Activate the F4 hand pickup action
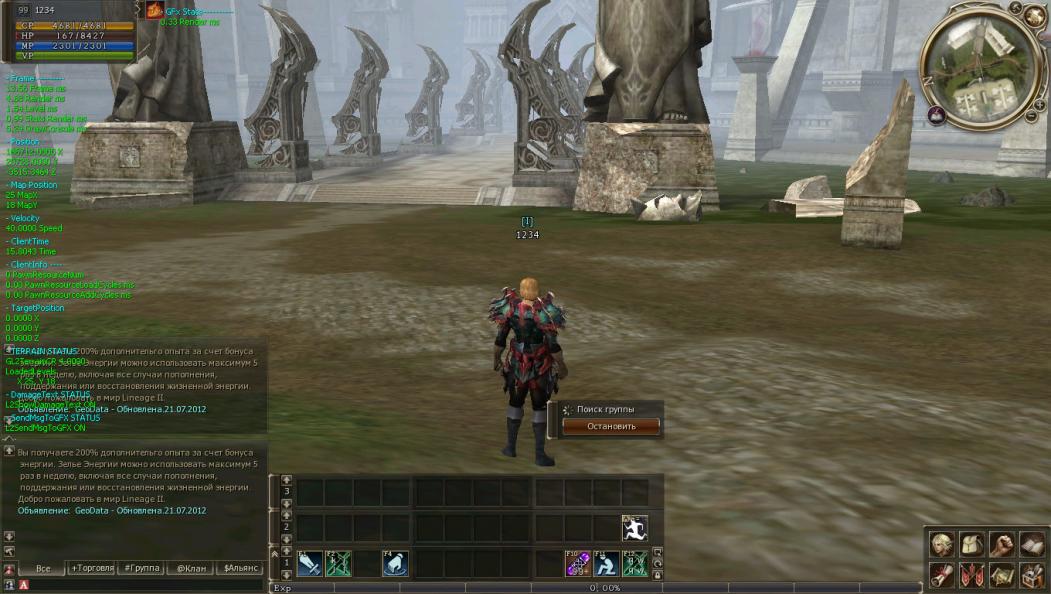Image resolution: width=1051 pixels, height=594 pixels. click(395, 564)
